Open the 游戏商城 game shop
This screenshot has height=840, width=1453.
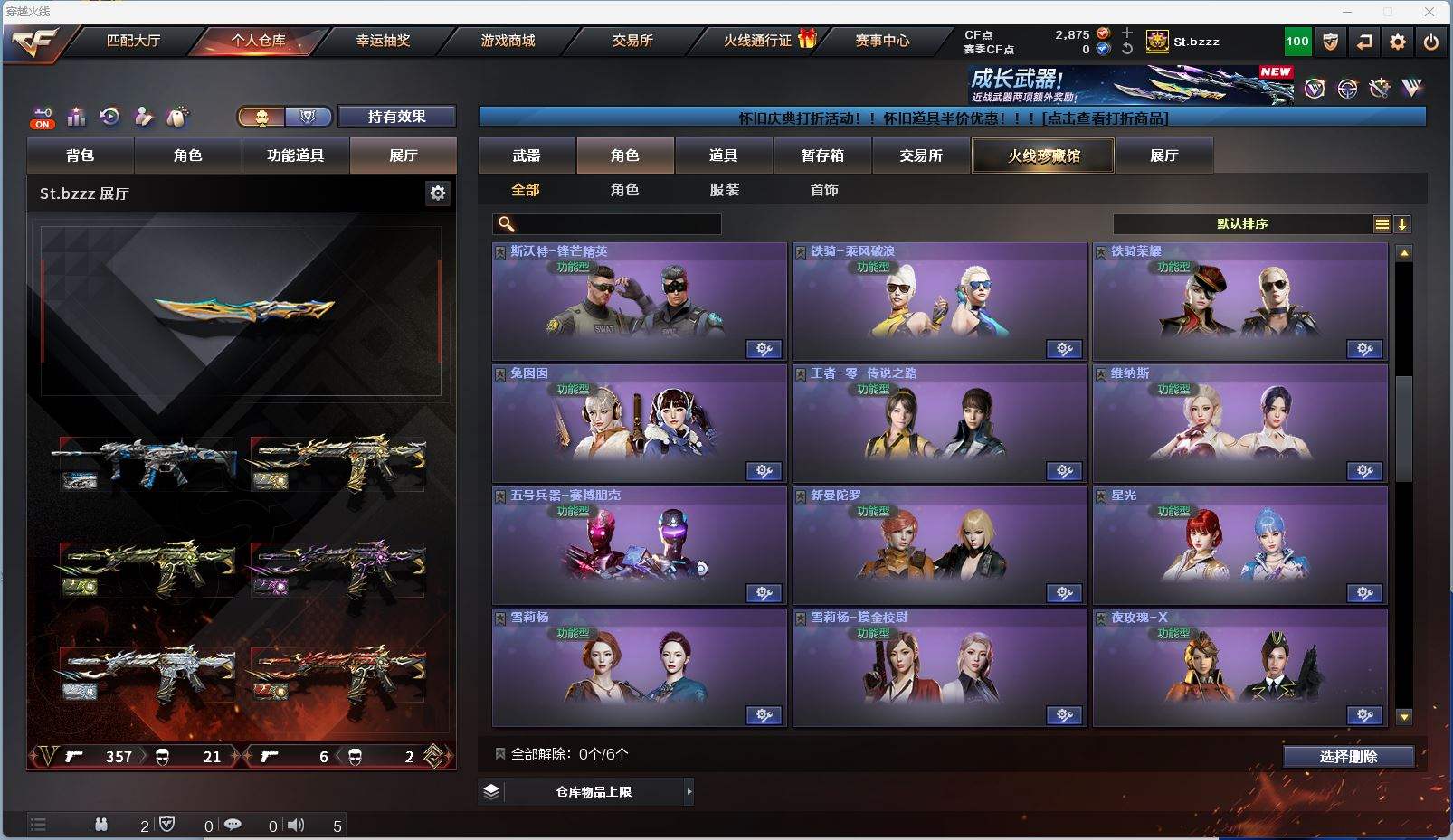(508, 41)
